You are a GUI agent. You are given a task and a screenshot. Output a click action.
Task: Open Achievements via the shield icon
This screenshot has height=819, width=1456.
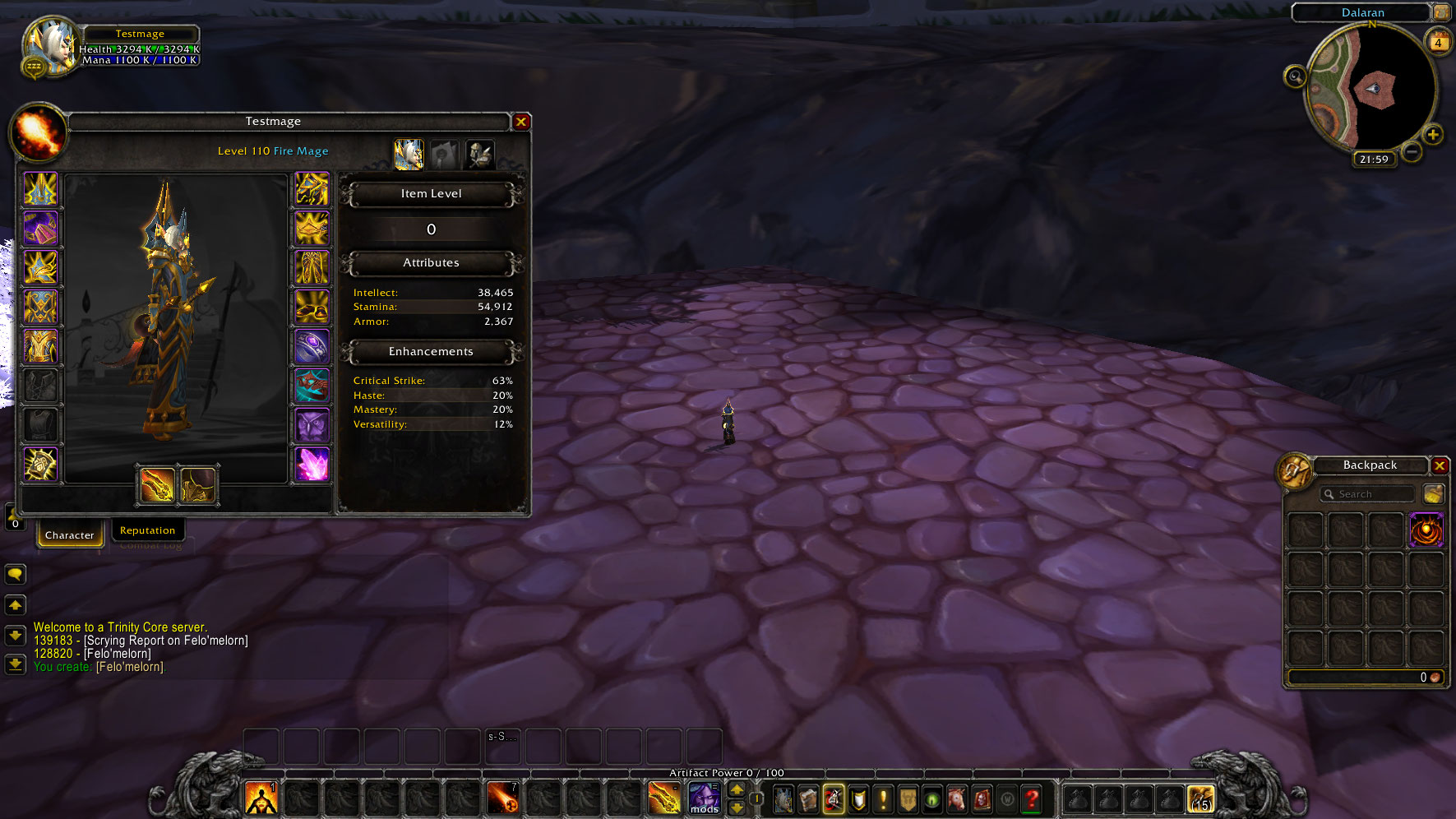[x=857, y=798]
